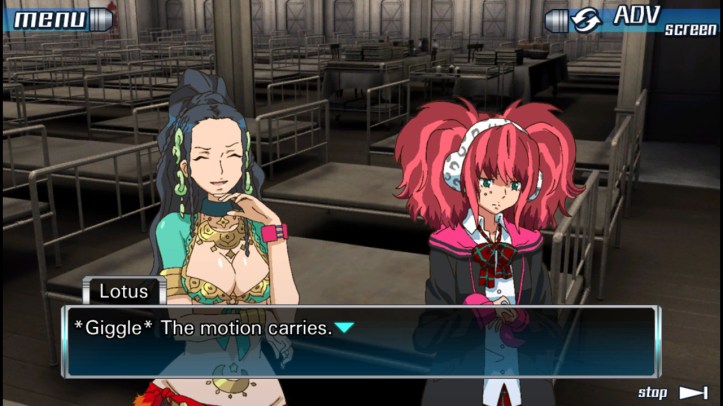Switch to the ADV screen toggle

[632, 19]
